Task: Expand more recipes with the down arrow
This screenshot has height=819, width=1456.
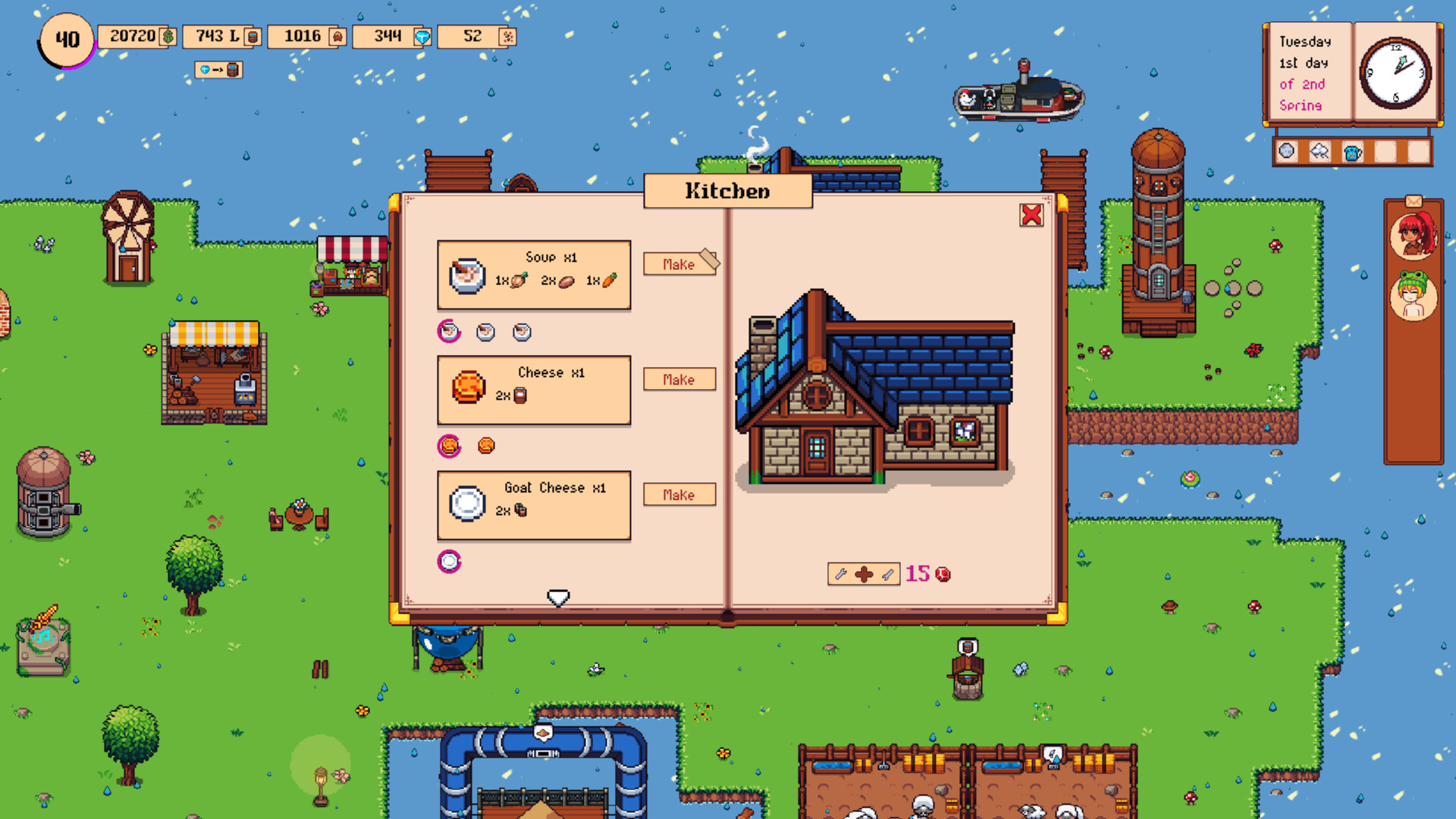Action: (x=559, y=598)
